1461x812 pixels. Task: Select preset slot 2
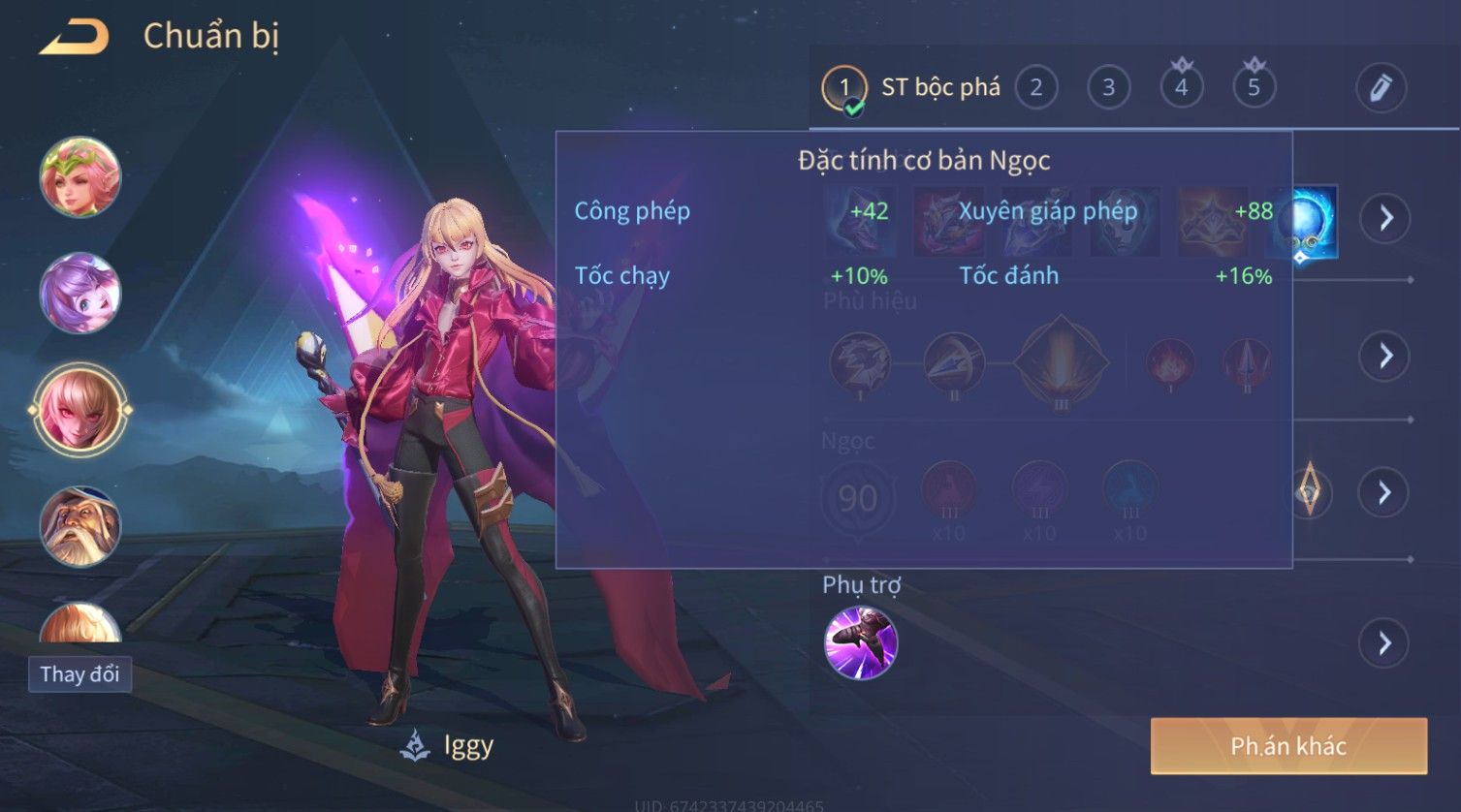pyautogui.click(x=1035, y=88)
